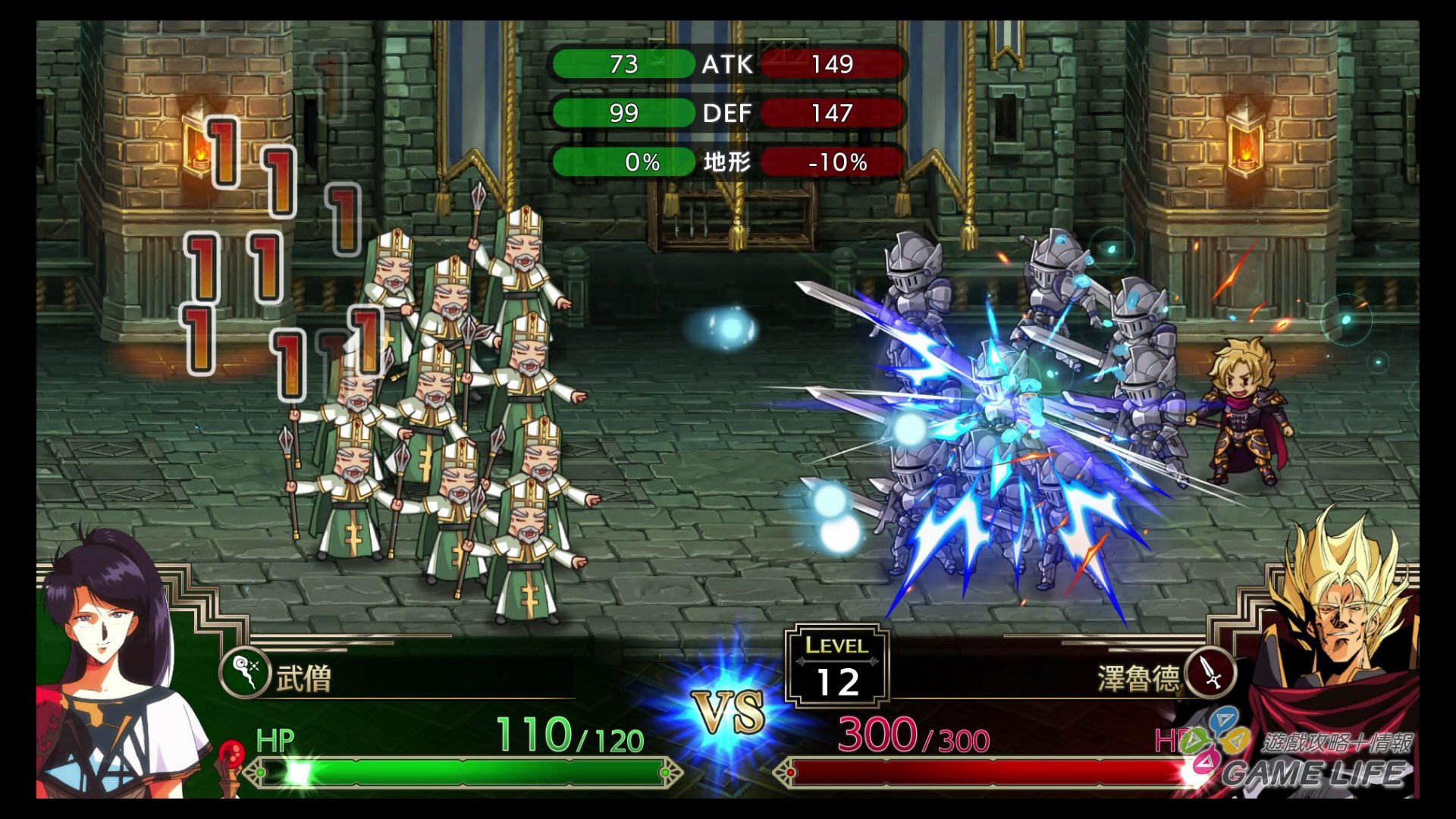Viewport: 1456px width, 819px height.
Task: Expand the green 73 attacker stat pill
Action: click(622, 65)
